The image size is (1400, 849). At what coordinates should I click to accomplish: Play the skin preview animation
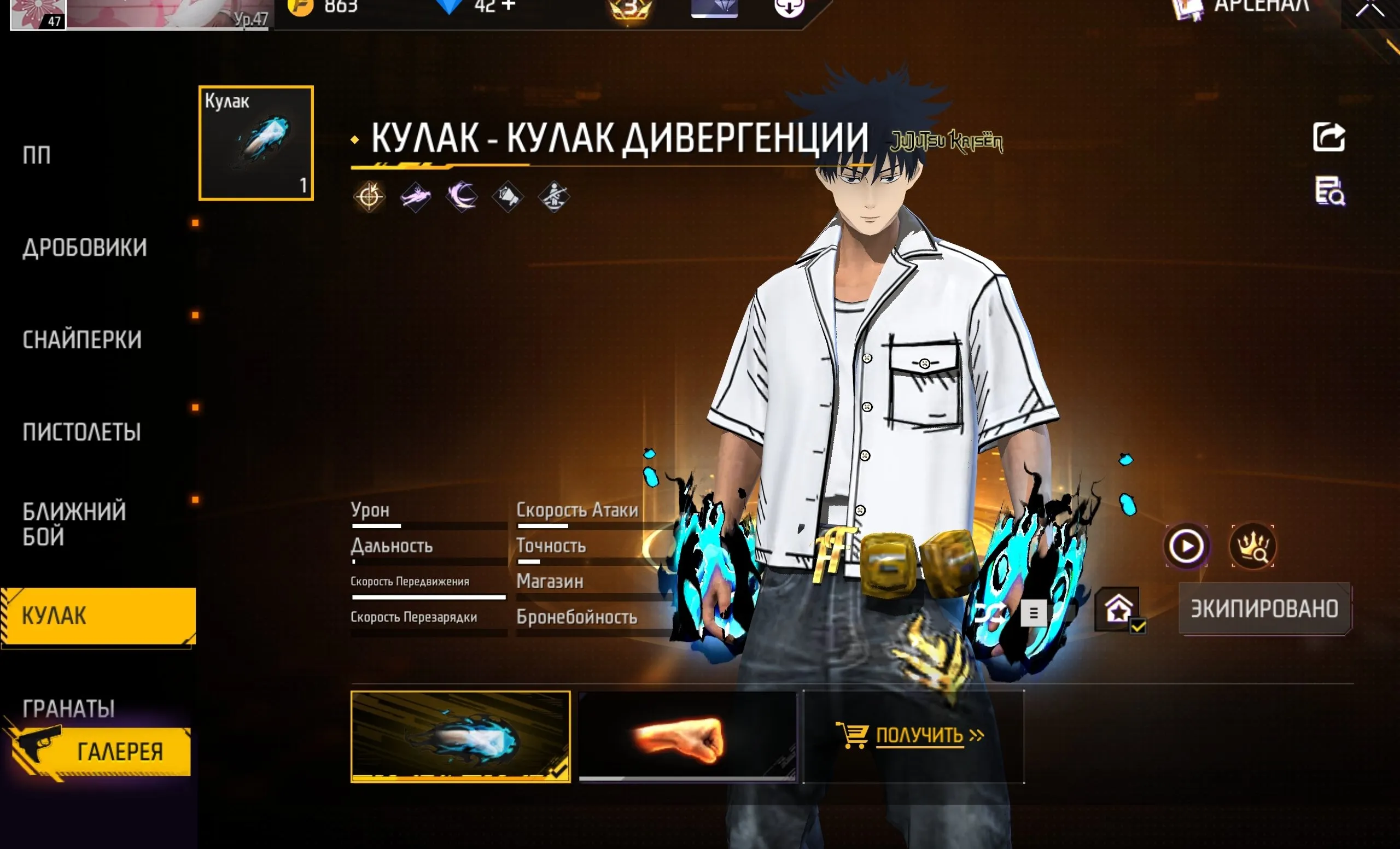tap(1186, 546)
